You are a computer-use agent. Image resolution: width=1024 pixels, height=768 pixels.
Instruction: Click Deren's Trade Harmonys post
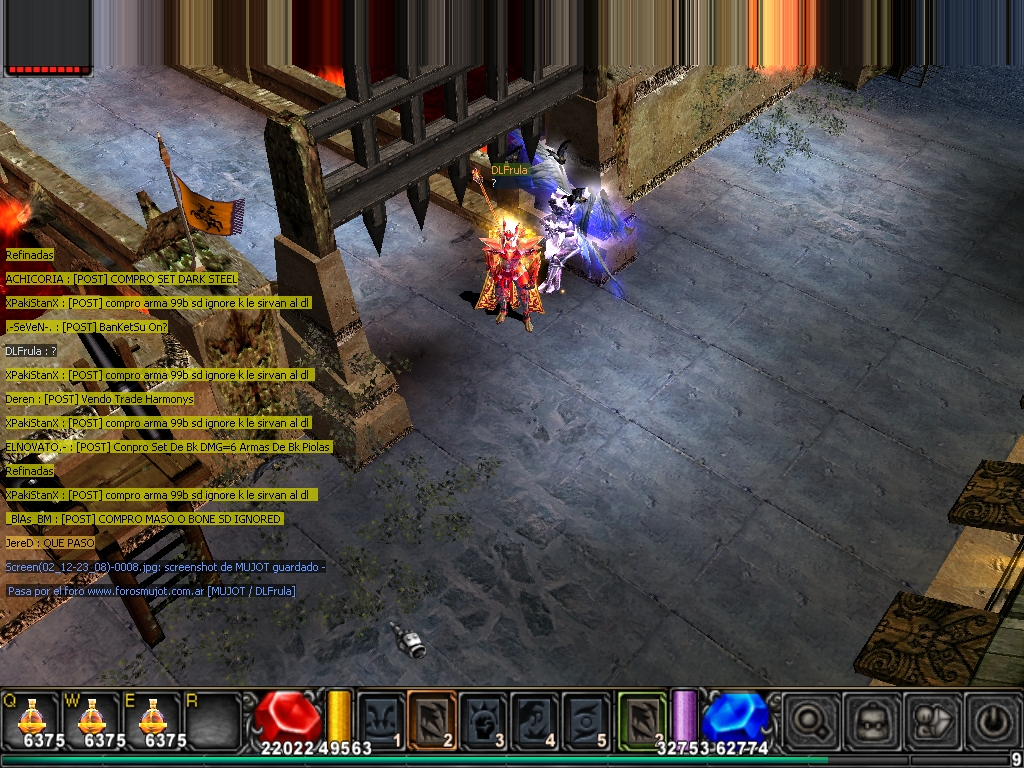pos(99,399)
